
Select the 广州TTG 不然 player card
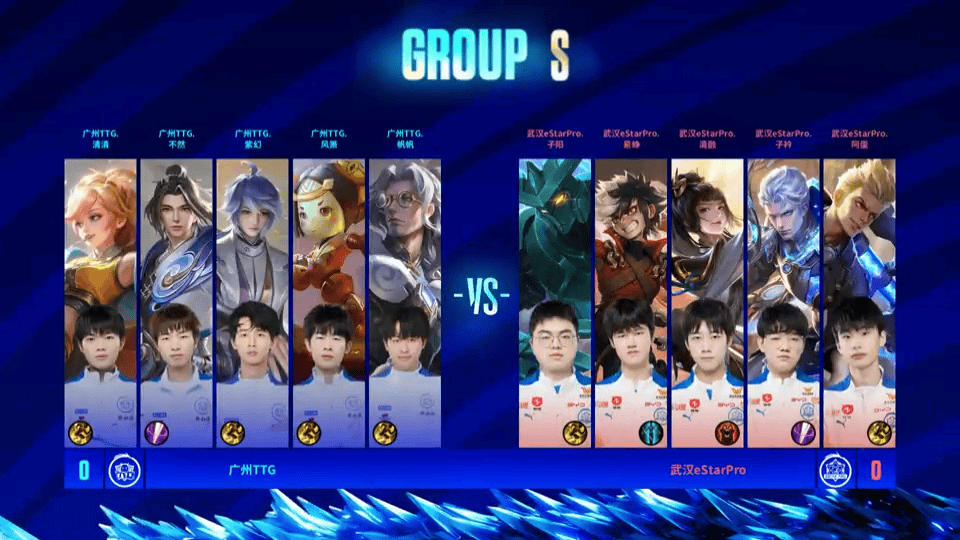pos(177,302)
